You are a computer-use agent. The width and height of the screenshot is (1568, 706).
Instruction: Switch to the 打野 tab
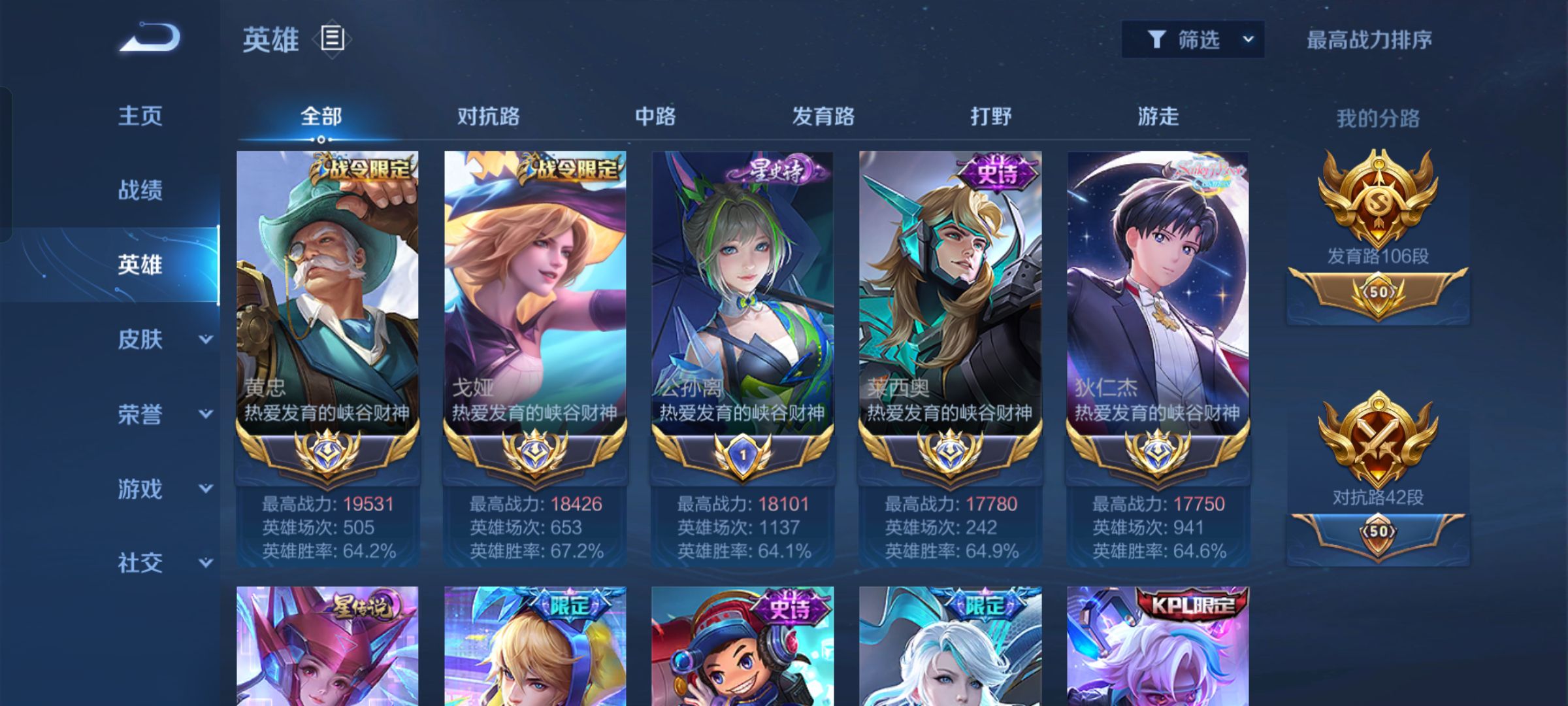click(989, 116)
